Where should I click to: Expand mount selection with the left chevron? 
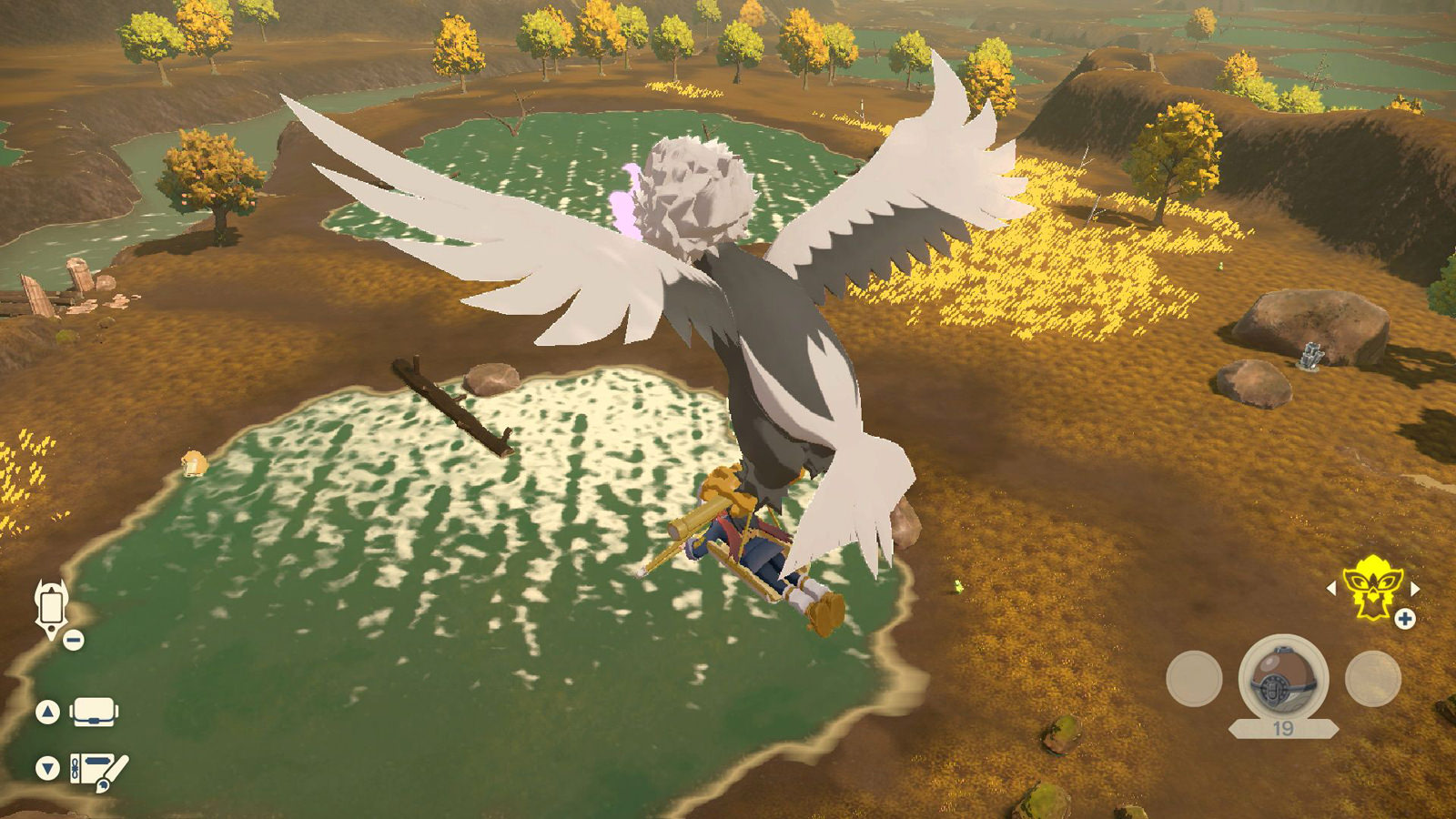click(1332, 588)
